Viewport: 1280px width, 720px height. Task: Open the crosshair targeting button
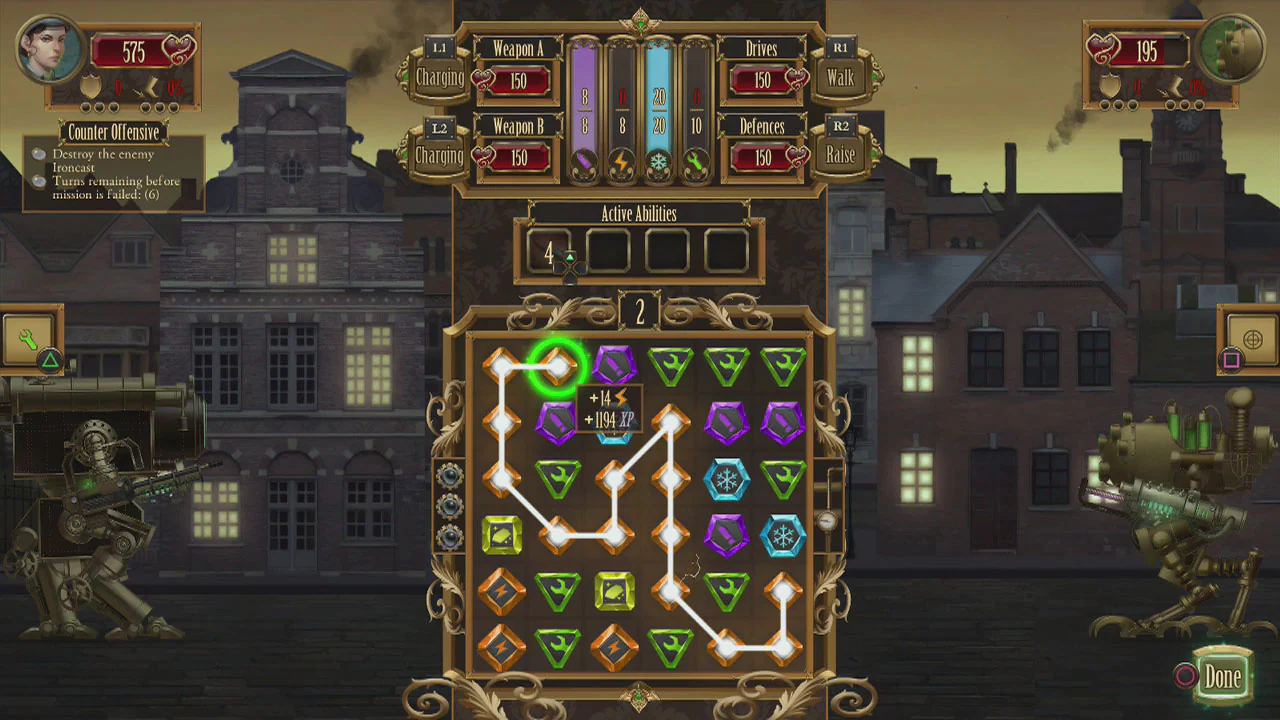[1251, 339]
